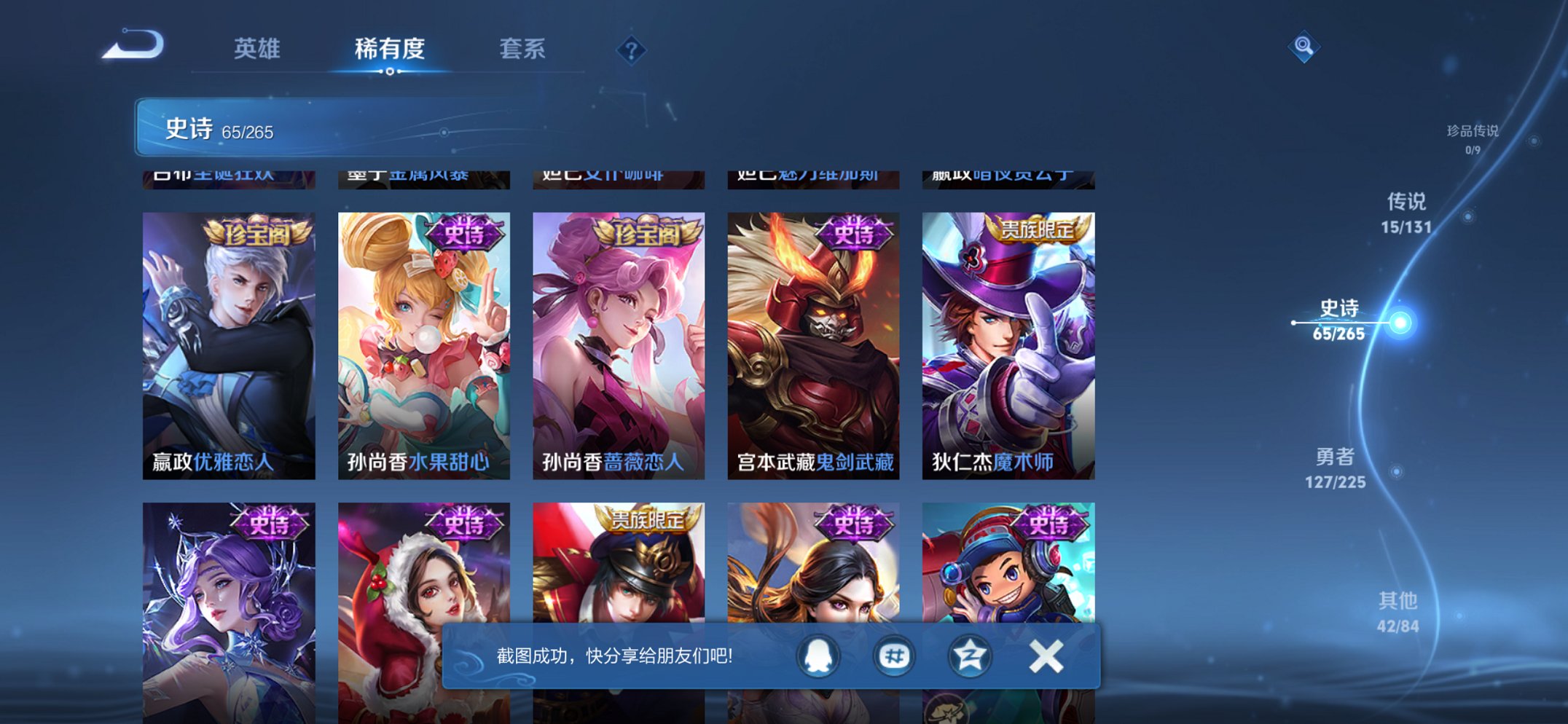
Task: Dismiss the screenshot share notification bar
Action: (1046, 656)
